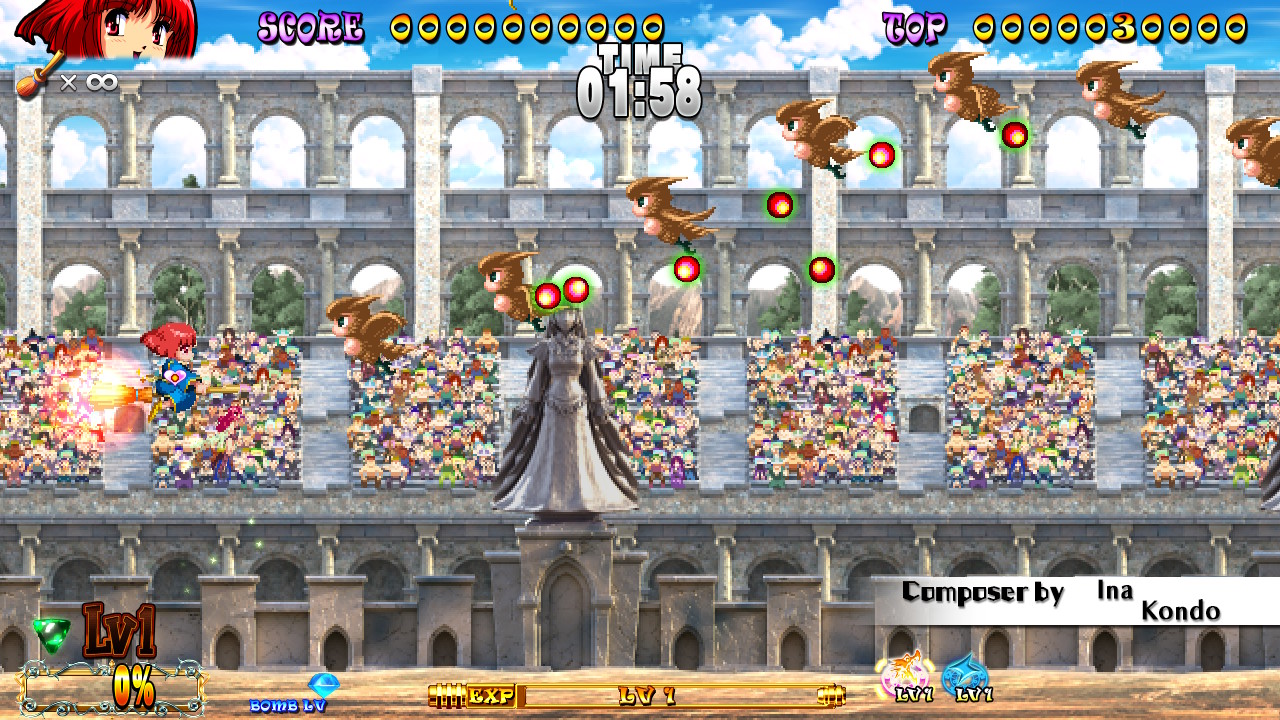
Task: Activate the blue water skill icon
Action: (x=965, y=677)
